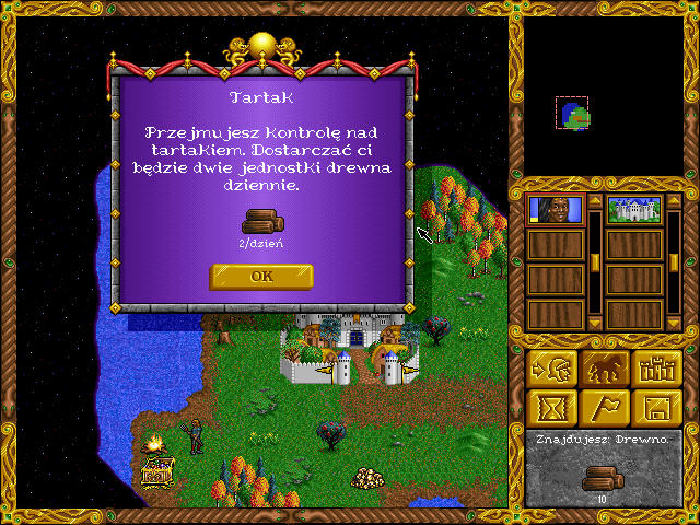This screenshot has width=700, height=525.
Task: Select the castle thumbnail in the town list
Action: [634, 210]
